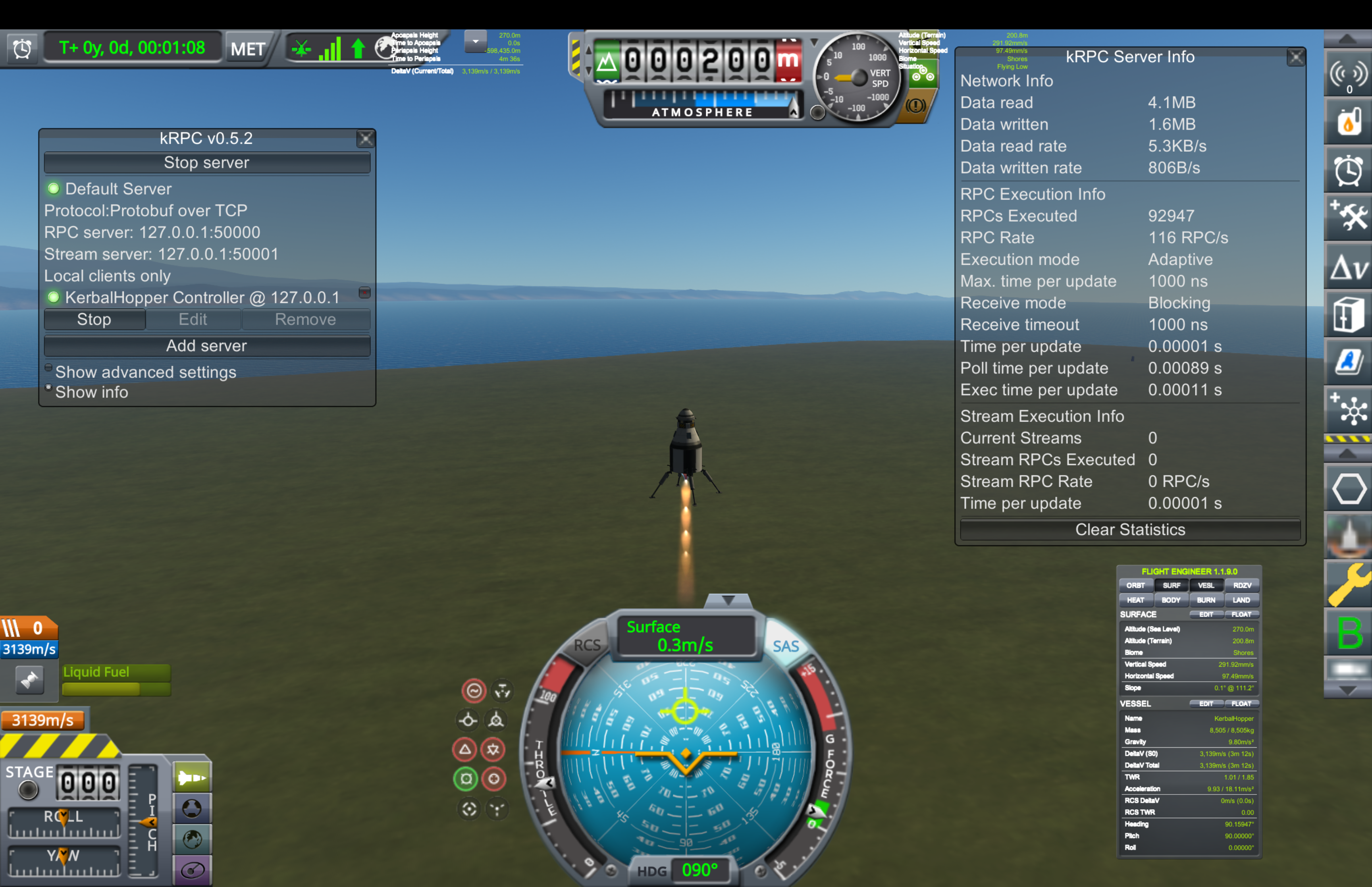The image size is (1372, 887).
Task: Toggle Show advanced settings option
Action: (x=49, y=368)
